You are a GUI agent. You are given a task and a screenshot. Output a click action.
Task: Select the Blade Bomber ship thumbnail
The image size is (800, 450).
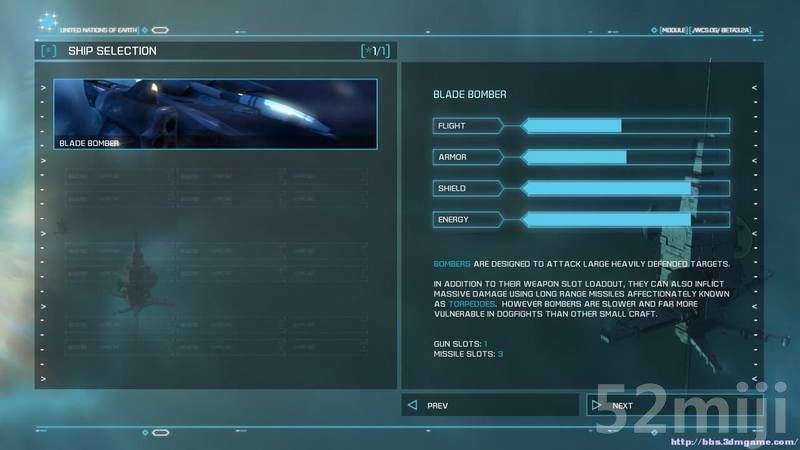[215, 114]
